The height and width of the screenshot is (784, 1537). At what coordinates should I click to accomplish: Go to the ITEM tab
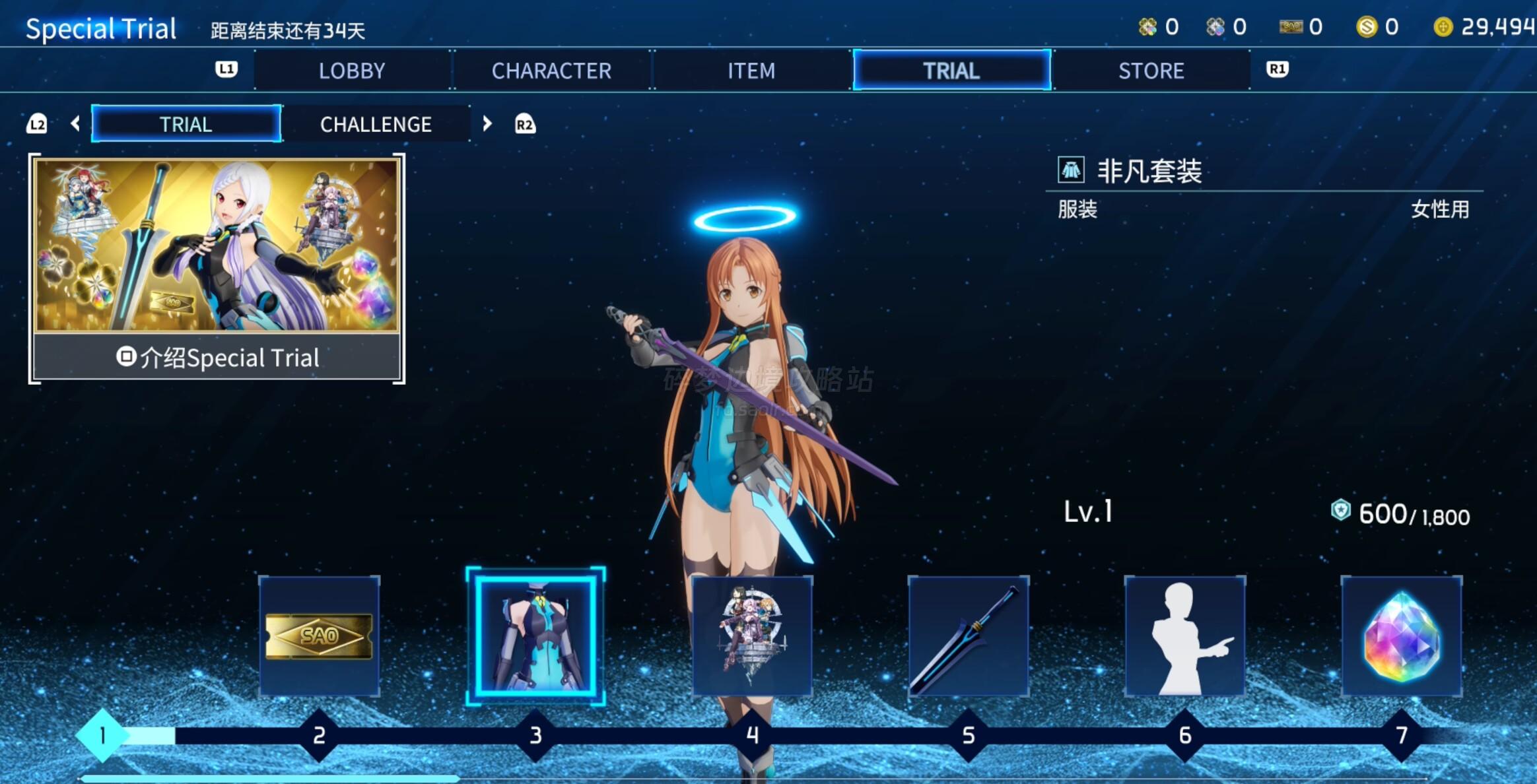751,71
